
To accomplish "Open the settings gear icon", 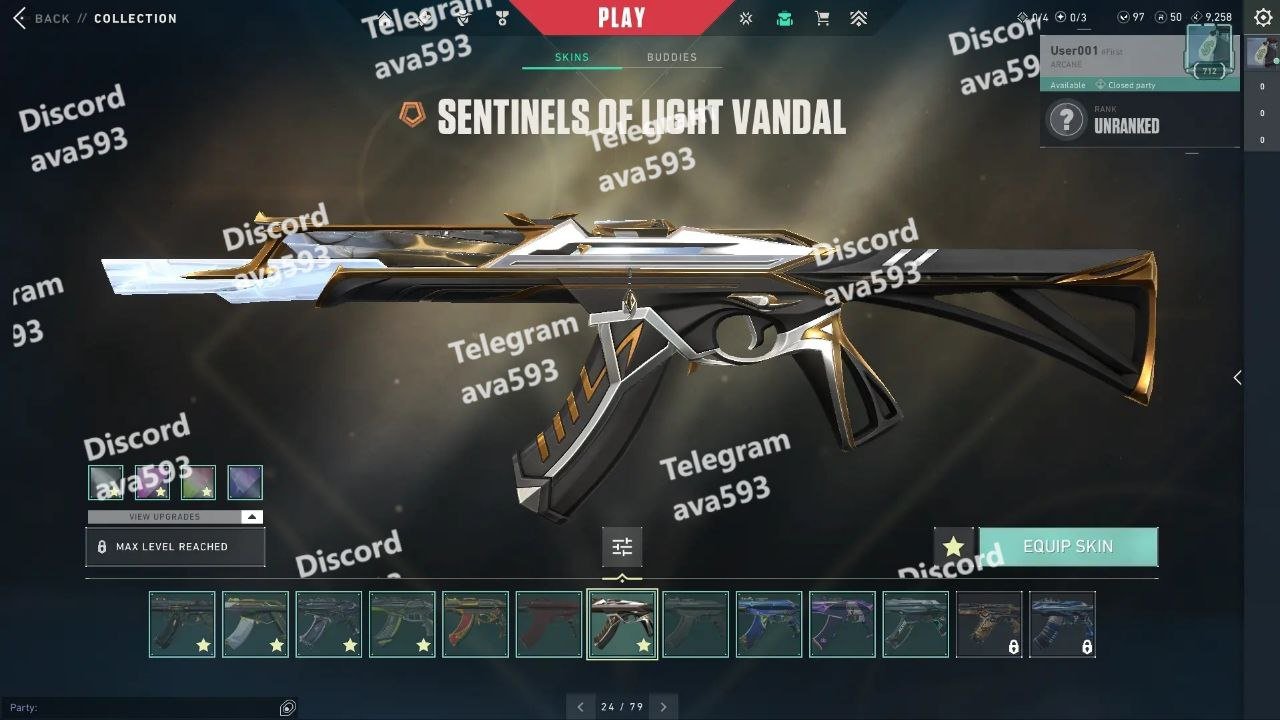I will [1263, 18].
